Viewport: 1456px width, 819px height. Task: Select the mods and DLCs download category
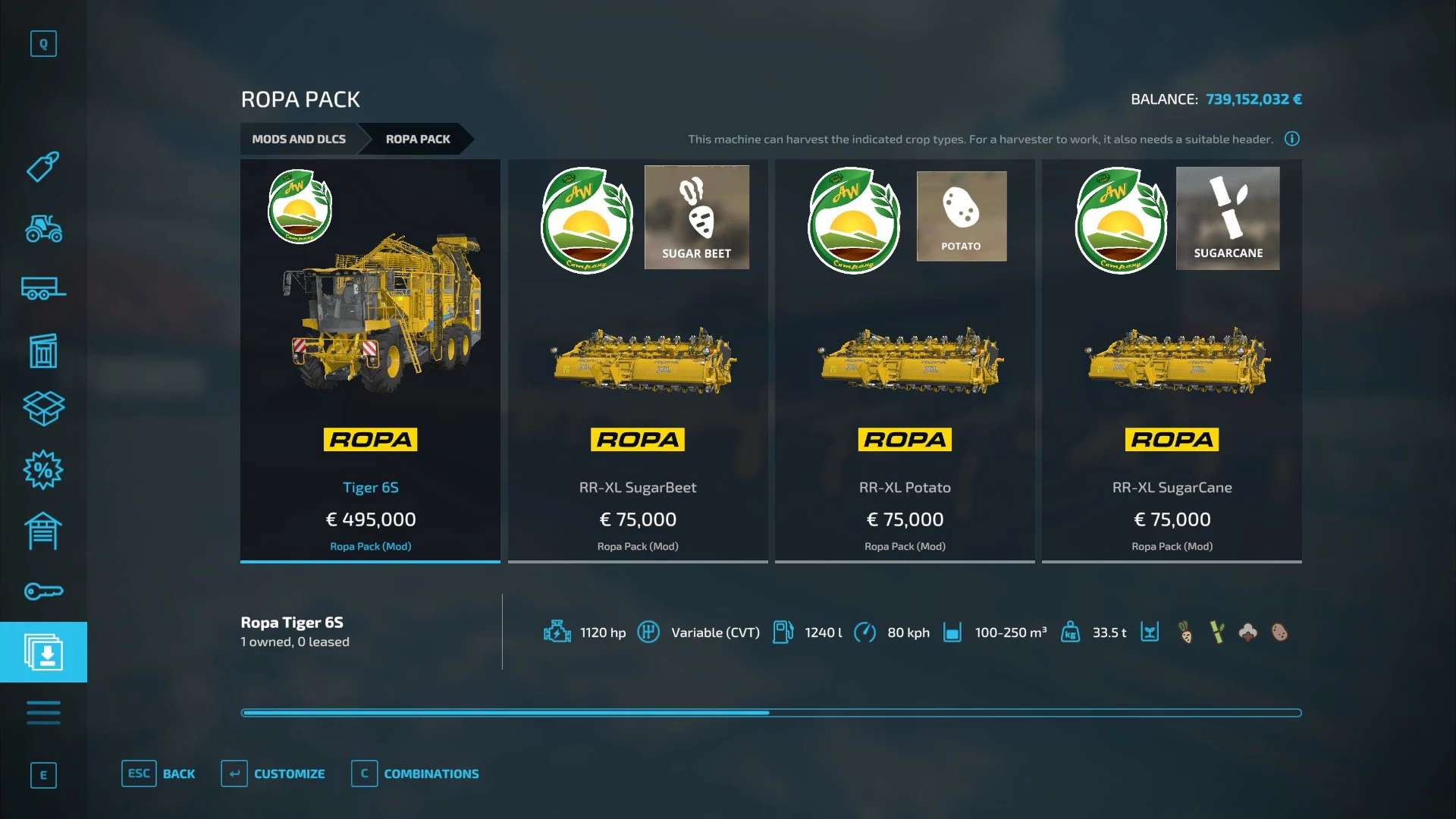pos(43,652)
